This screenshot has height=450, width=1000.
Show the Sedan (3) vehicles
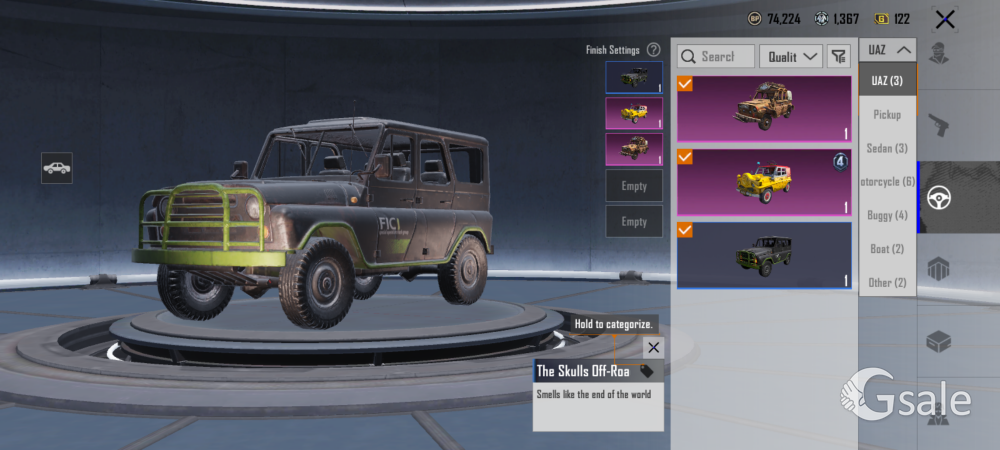pos(887,148)
